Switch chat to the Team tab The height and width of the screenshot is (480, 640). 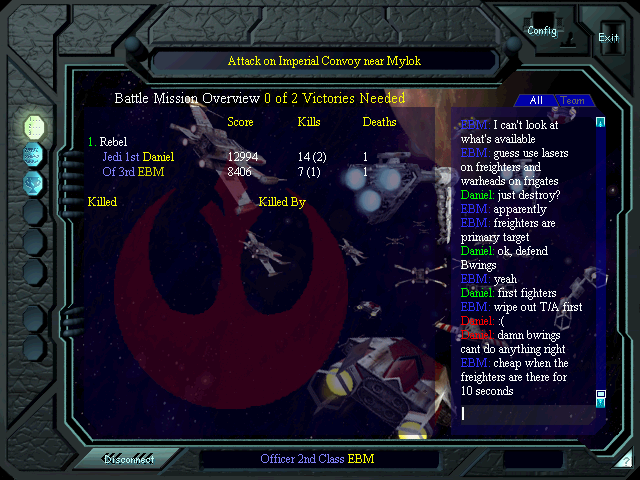coord(572,100)
